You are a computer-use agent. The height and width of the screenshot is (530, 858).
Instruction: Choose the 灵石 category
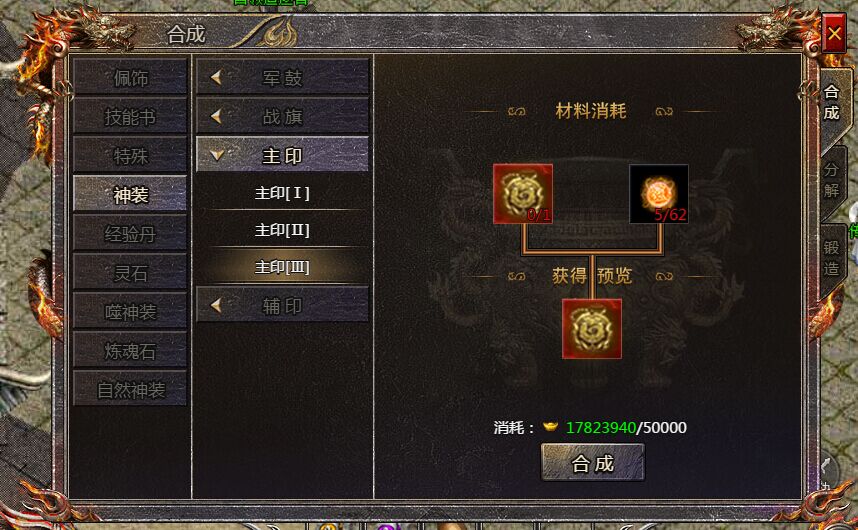pos(130,273)
